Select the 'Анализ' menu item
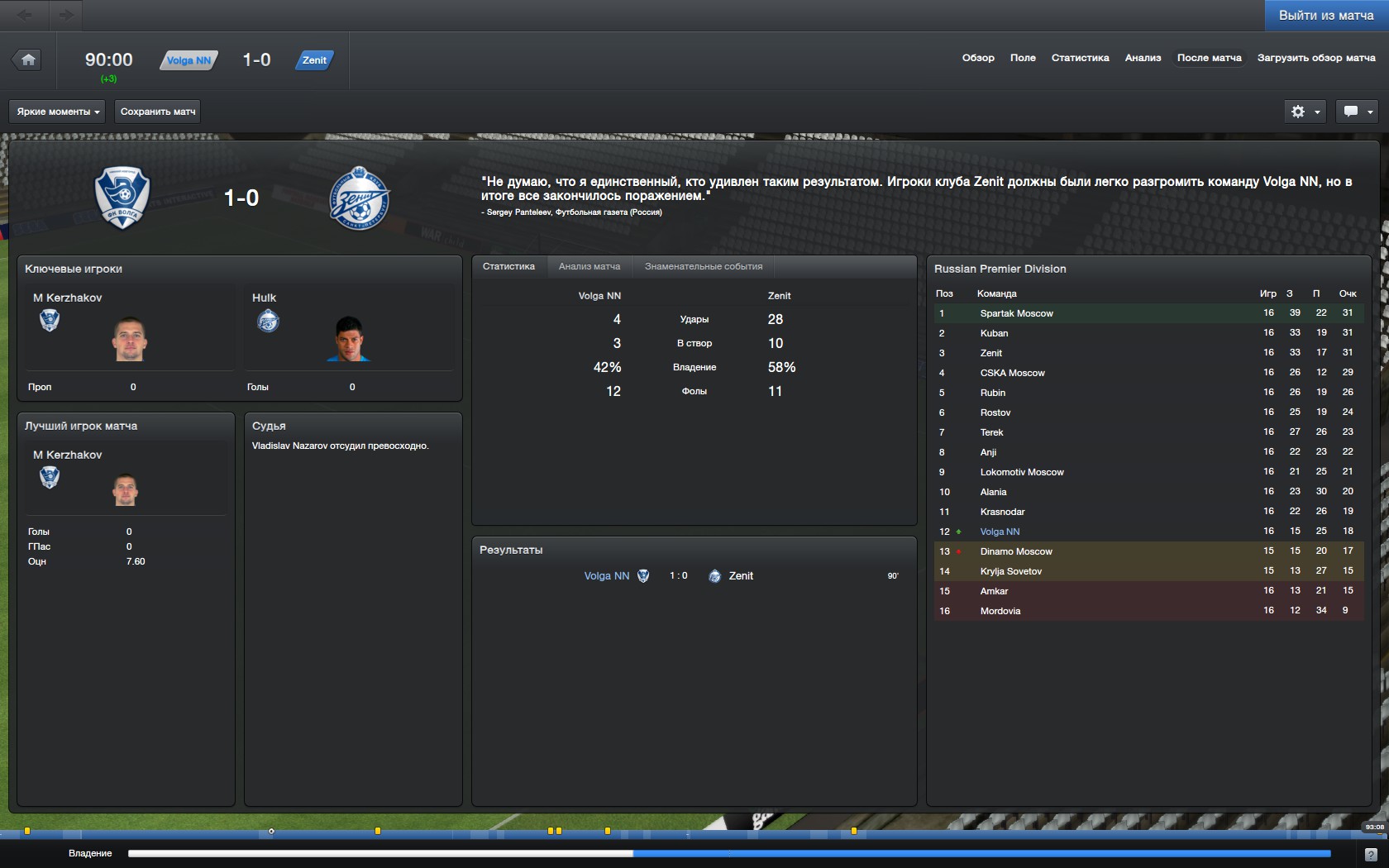The width and height of the screenshot is (1389, 868). [1143, 58]
